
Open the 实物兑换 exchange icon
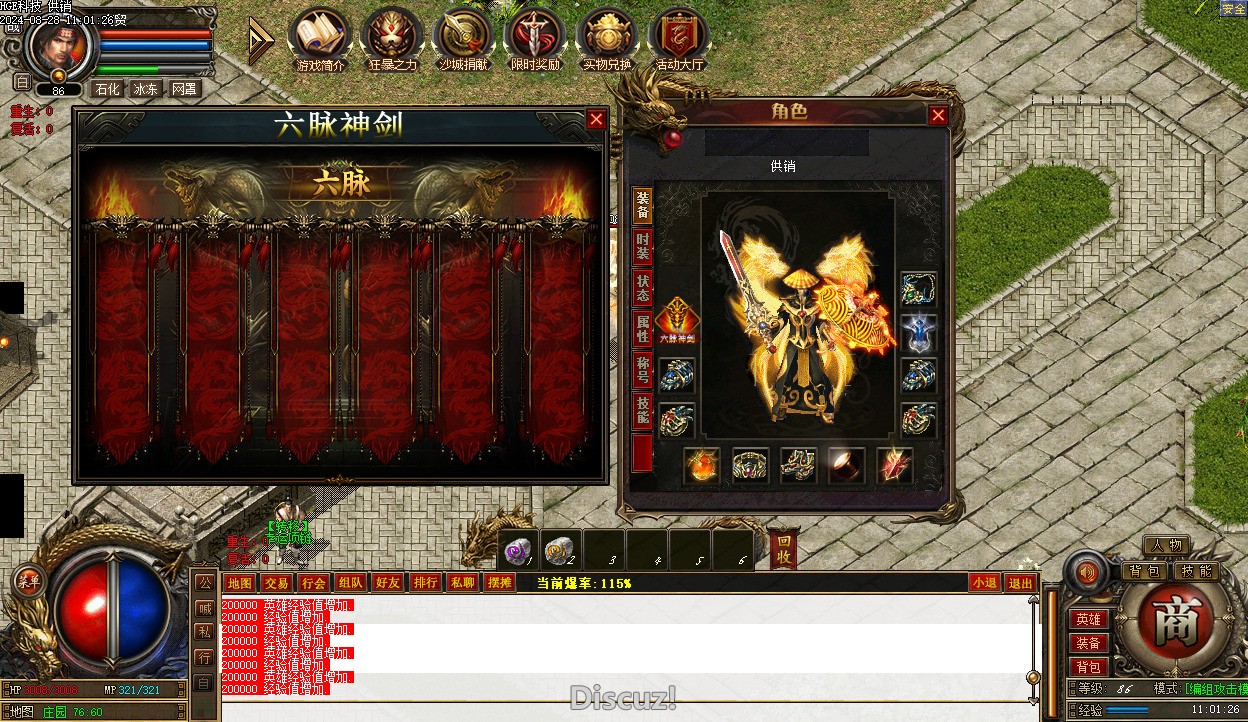pos(608,38)
